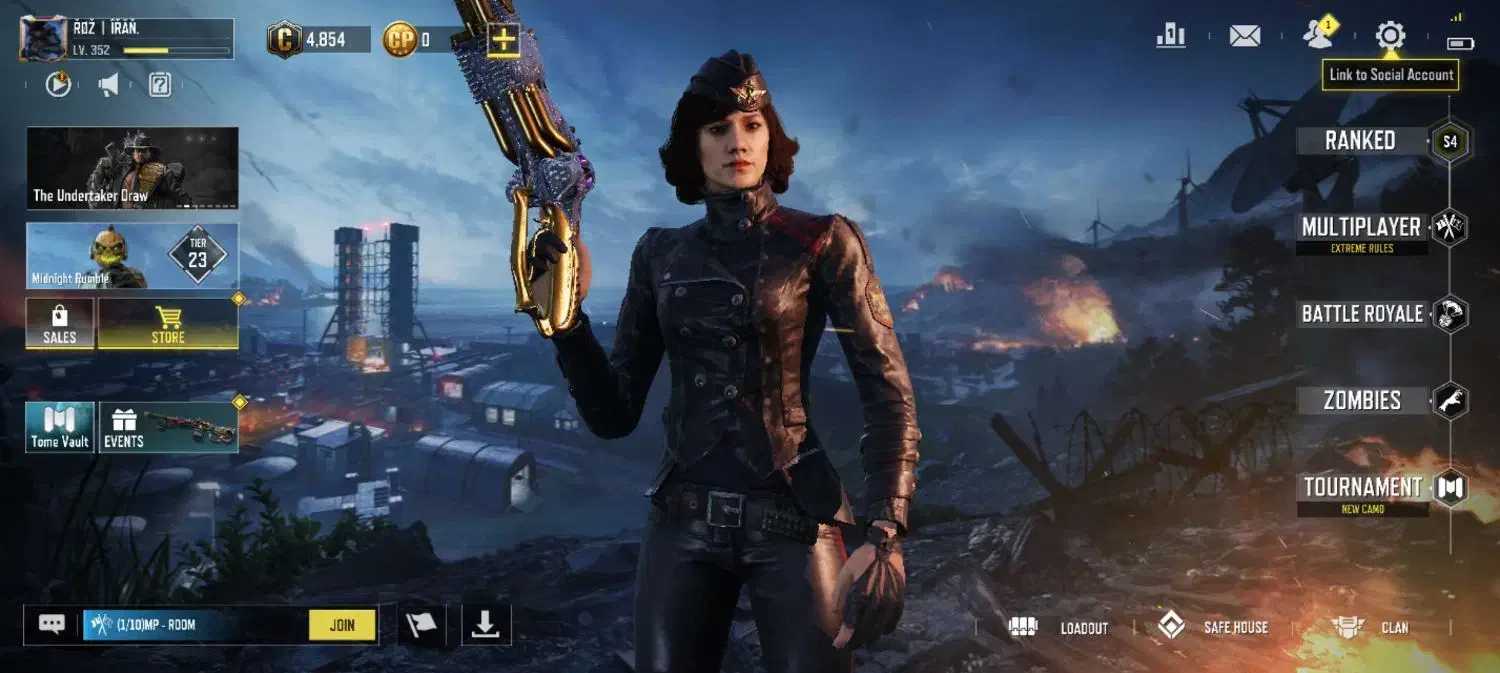Open the Clan menu
Screen dimensions: 1500x673
click(x=1372, y=628)
